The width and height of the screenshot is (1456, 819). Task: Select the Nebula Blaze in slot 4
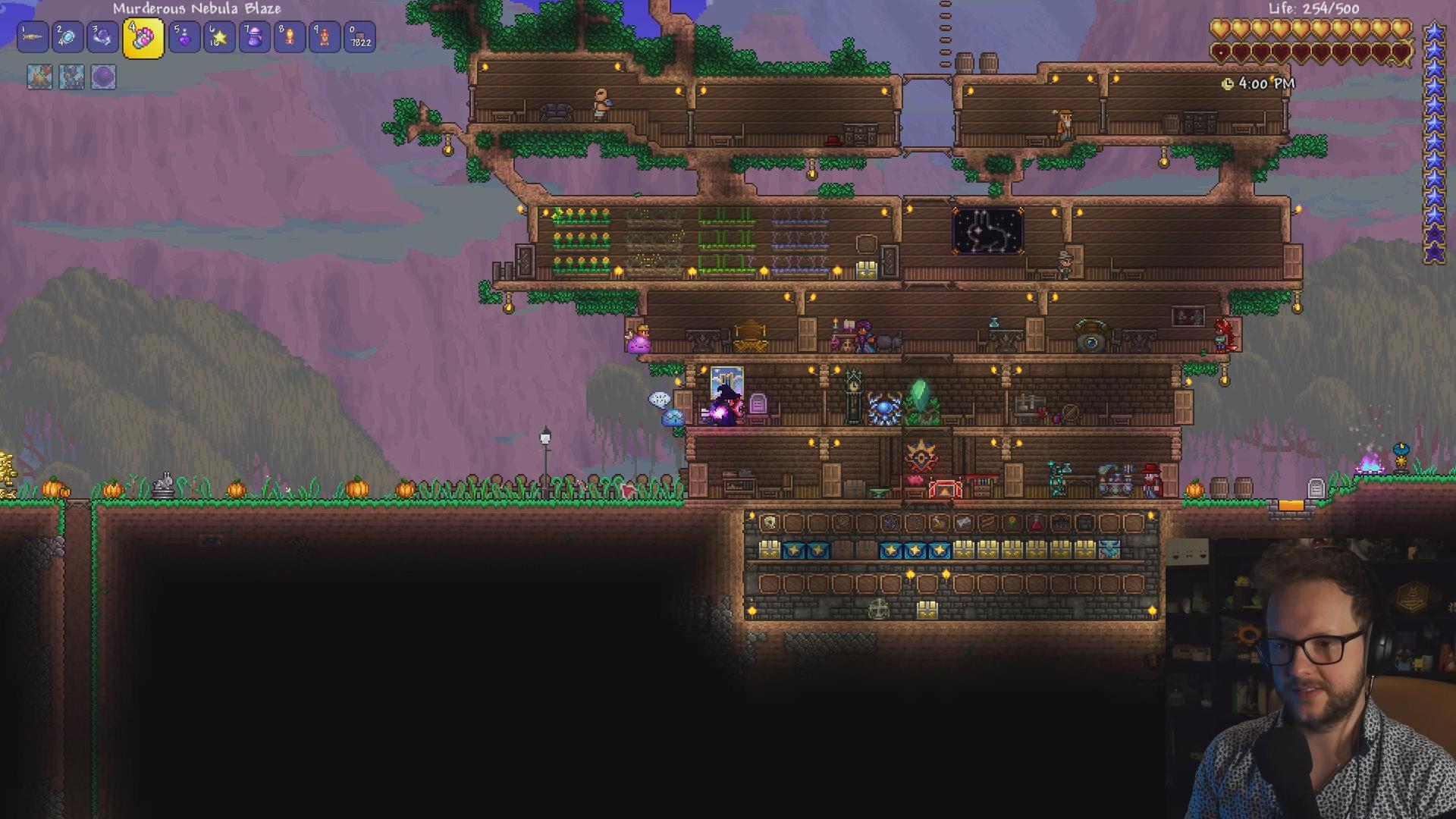143,38
